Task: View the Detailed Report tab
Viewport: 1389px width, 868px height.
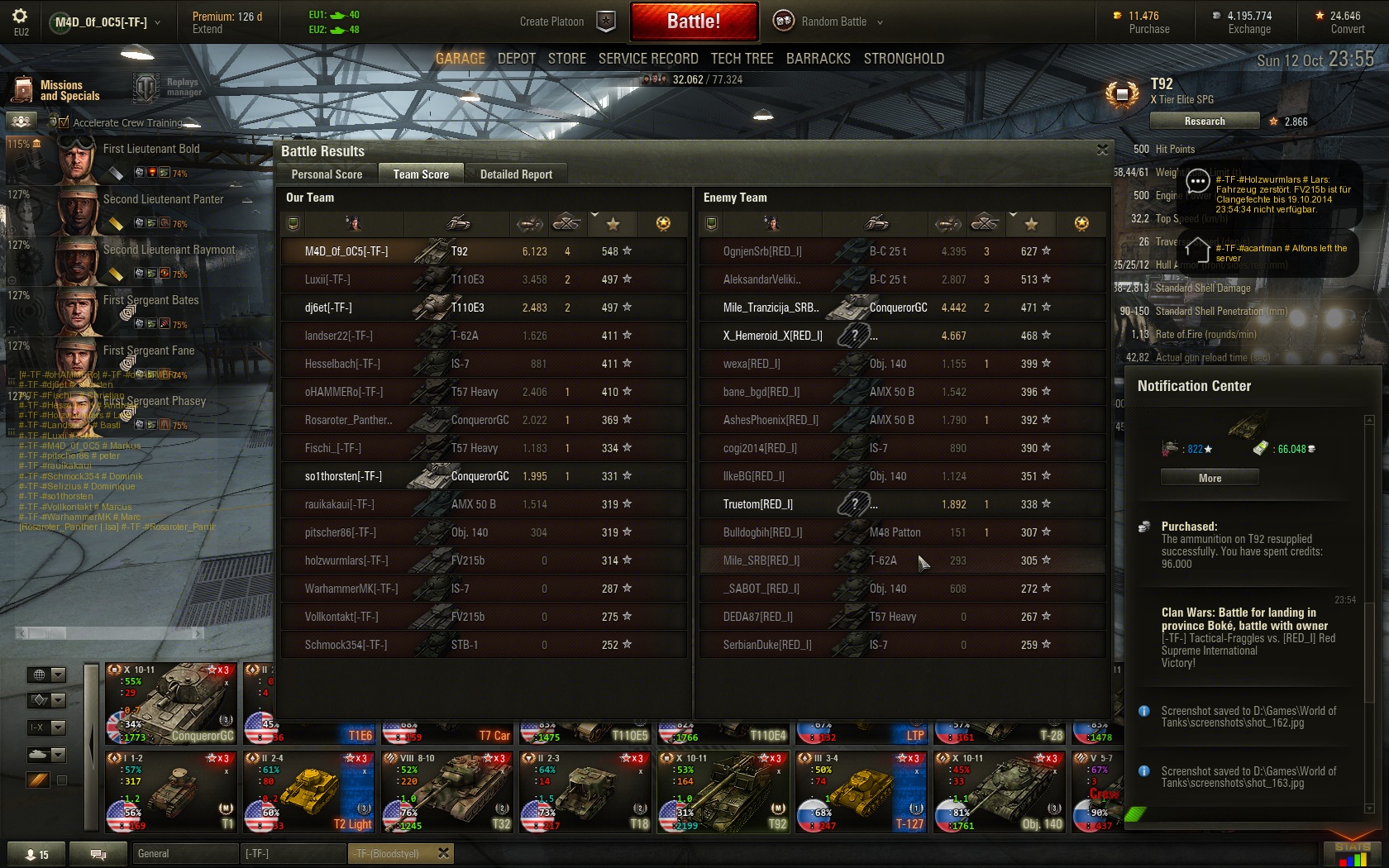Action: pyautogui.click(x=516, y=174)
